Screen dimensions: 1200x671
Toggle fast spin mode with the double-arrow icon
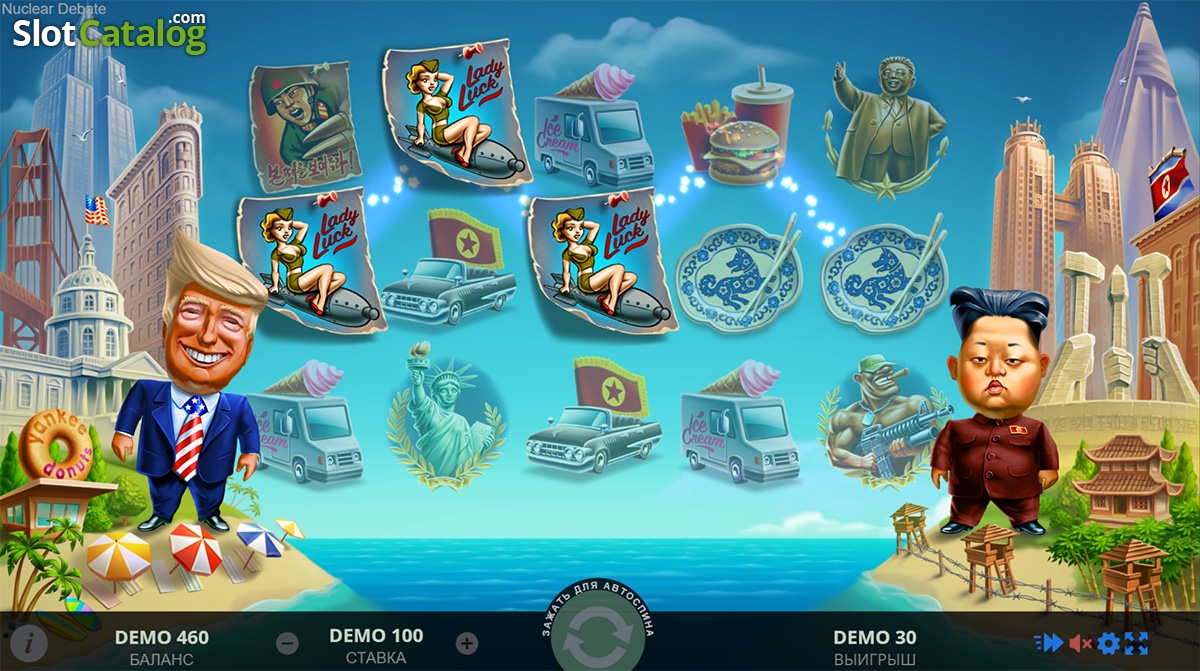point(1049,643)
